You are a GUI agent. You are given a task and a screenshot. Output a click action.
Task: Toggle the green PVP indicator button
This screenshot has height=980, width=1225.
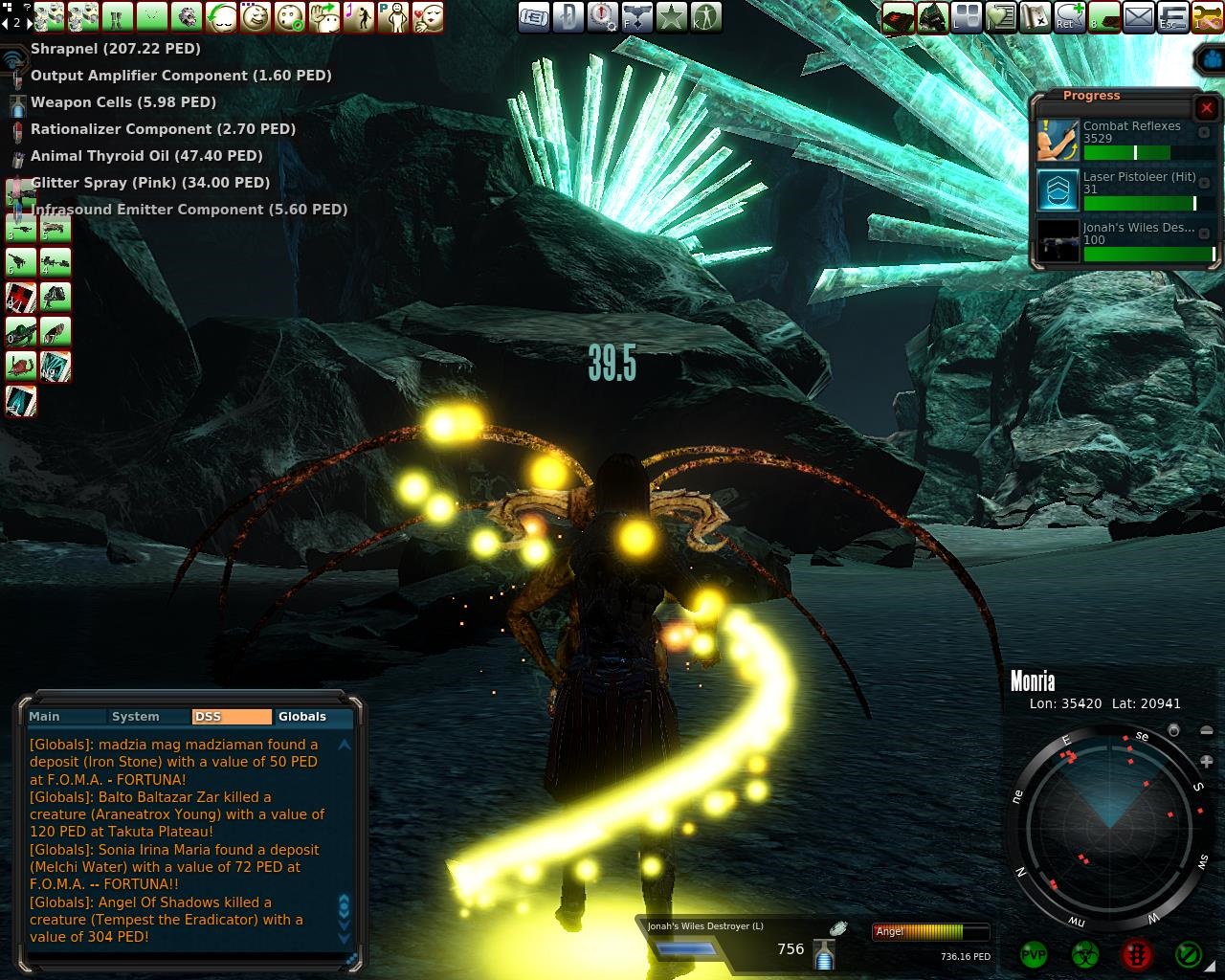(1034, 954)
